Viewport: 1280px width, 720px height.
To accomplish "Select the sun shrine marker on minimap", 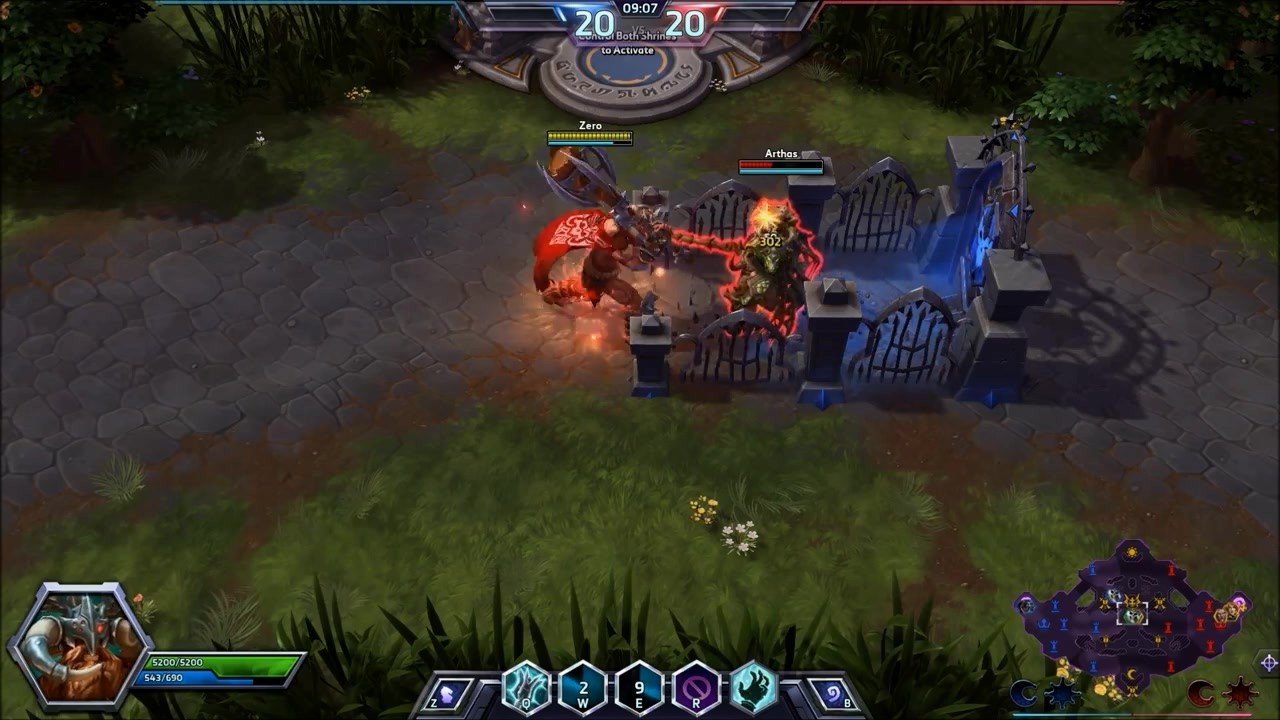I will tap(1132, 552).
